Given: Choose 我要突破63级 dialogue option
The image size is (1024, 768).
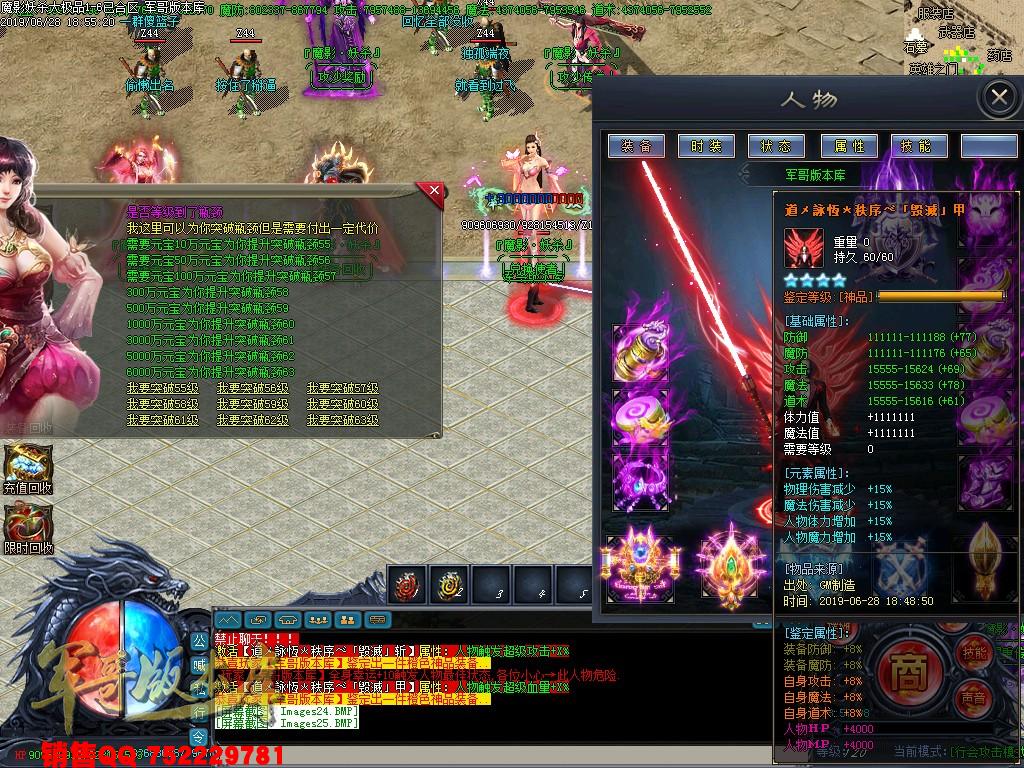Looking at the screenshot, I should [343, 420].
